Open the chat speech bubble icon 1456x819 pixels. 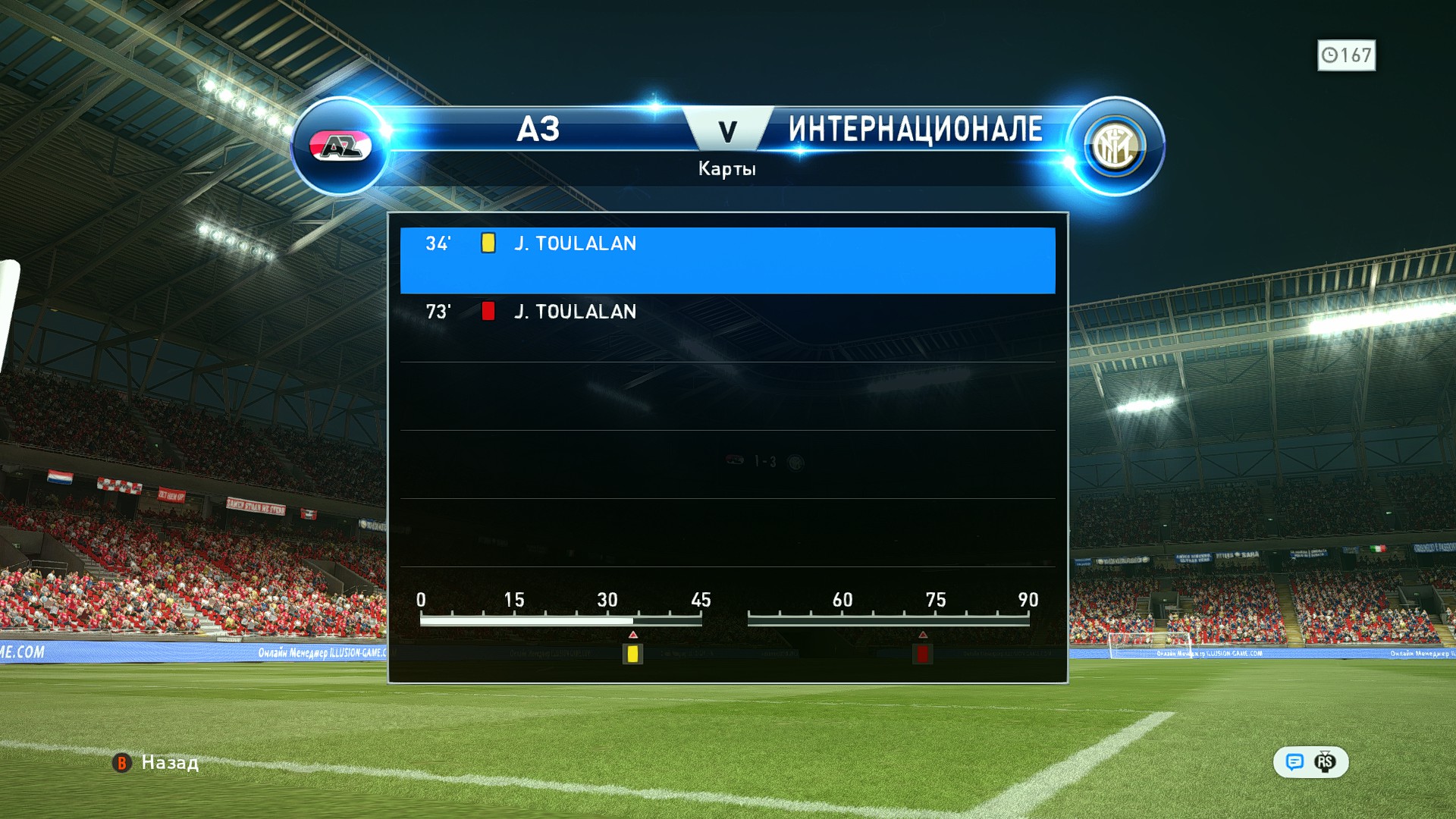[x=1294, y=762]
